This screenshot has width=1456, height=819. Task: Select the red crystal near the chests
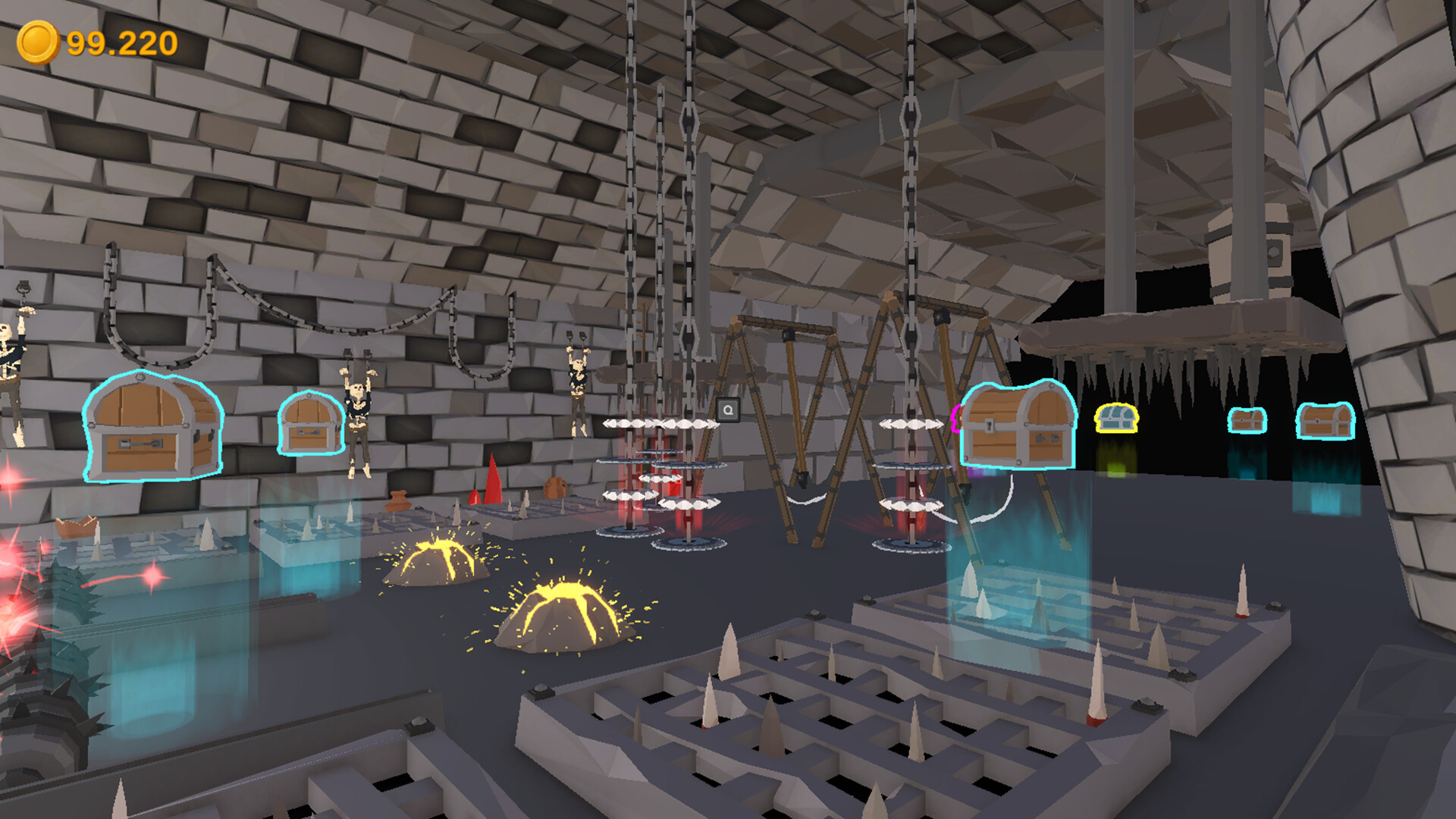coord(493,482)
